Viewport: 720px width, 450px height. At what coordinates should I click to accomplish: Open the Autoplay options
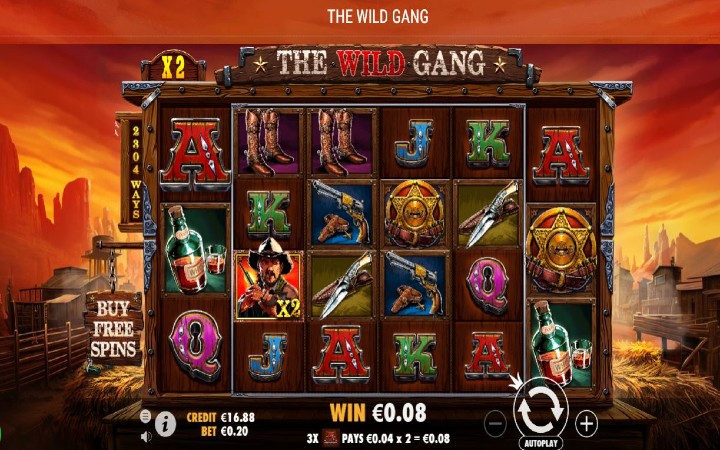[540, 443]
